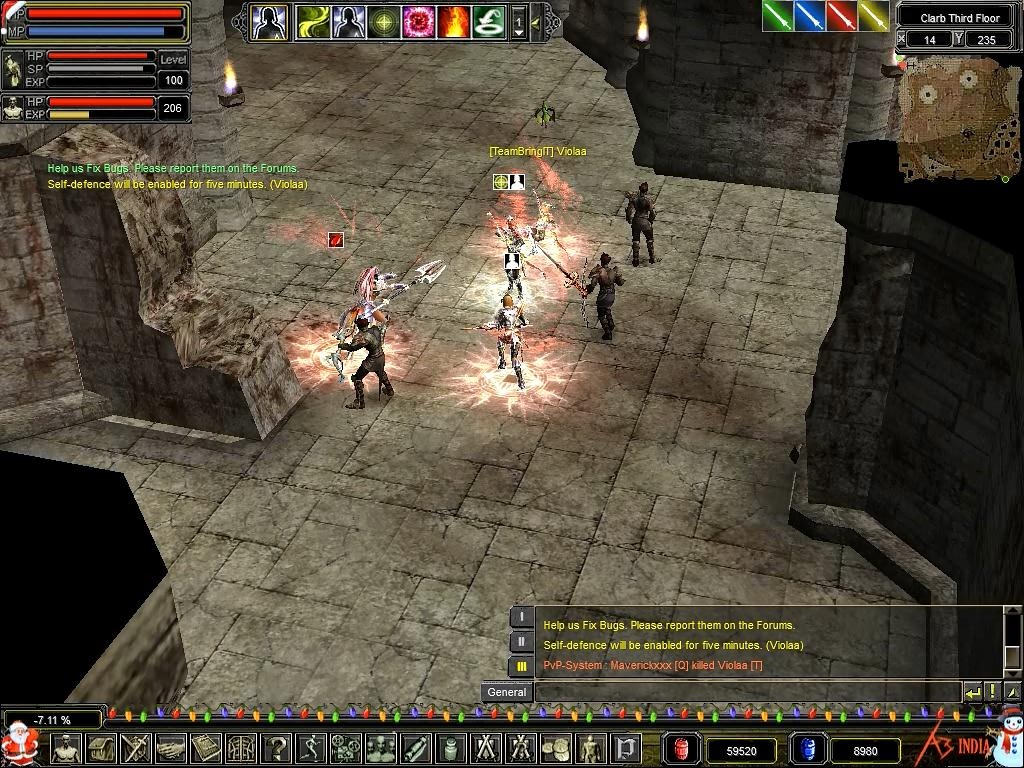The height and width of the screenshot is (768, 1024).
Task: Activate the green swirl skill icon
Action: click(x=312, y=21)
